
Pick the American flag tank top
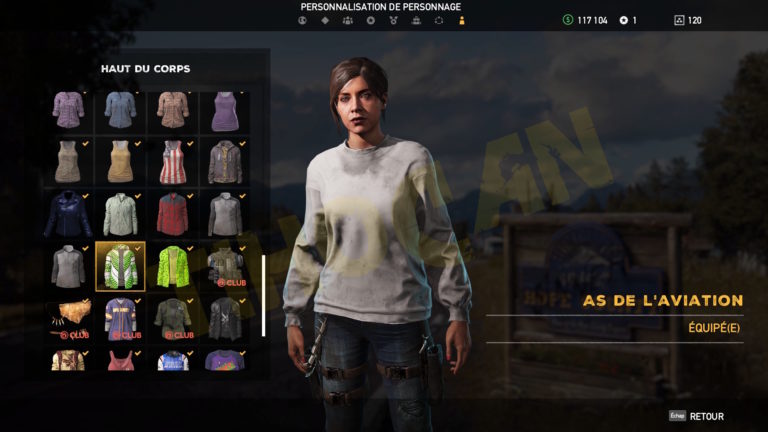(172, 161)
